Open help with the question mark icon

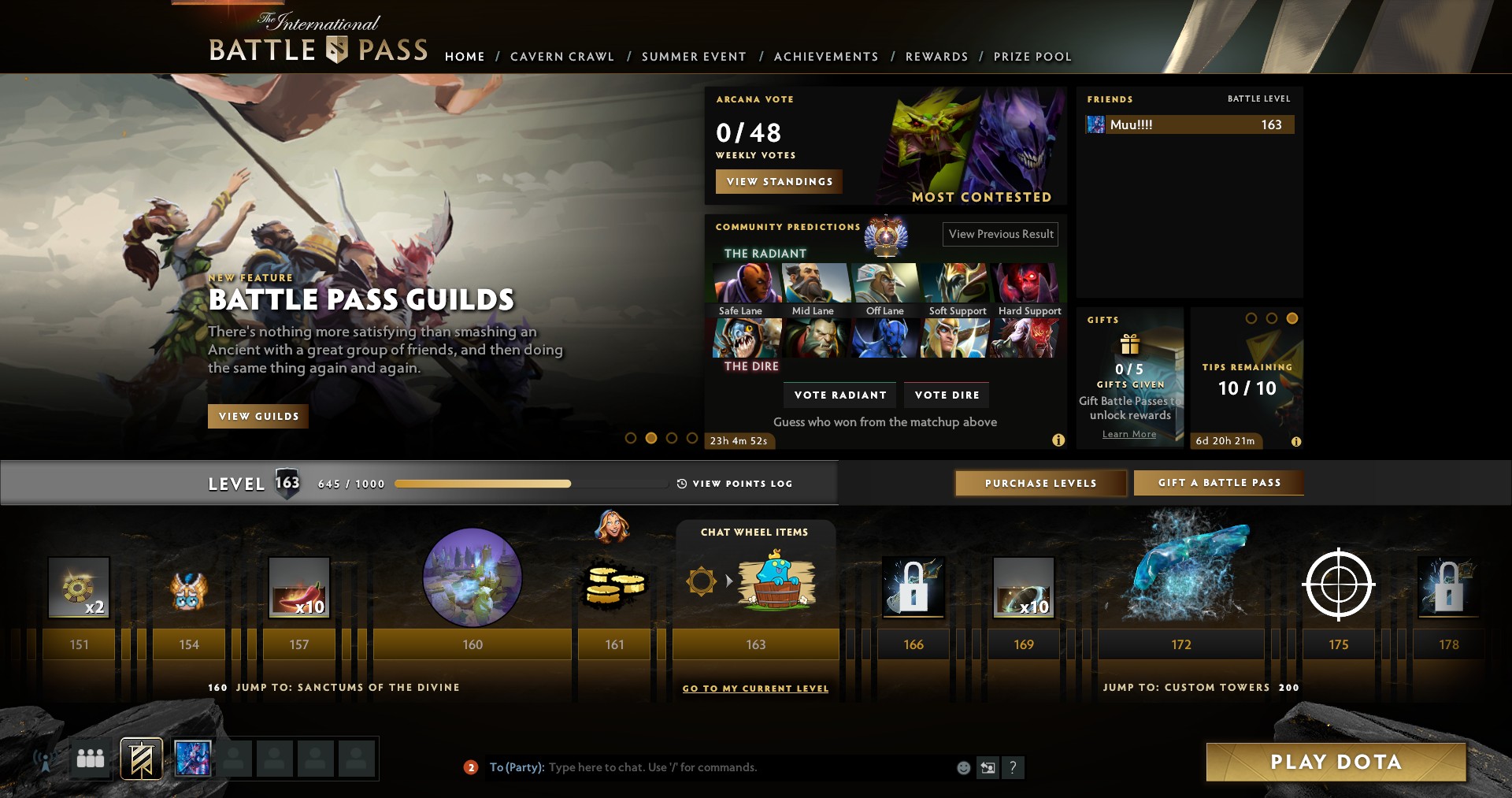coord(1013,767)
